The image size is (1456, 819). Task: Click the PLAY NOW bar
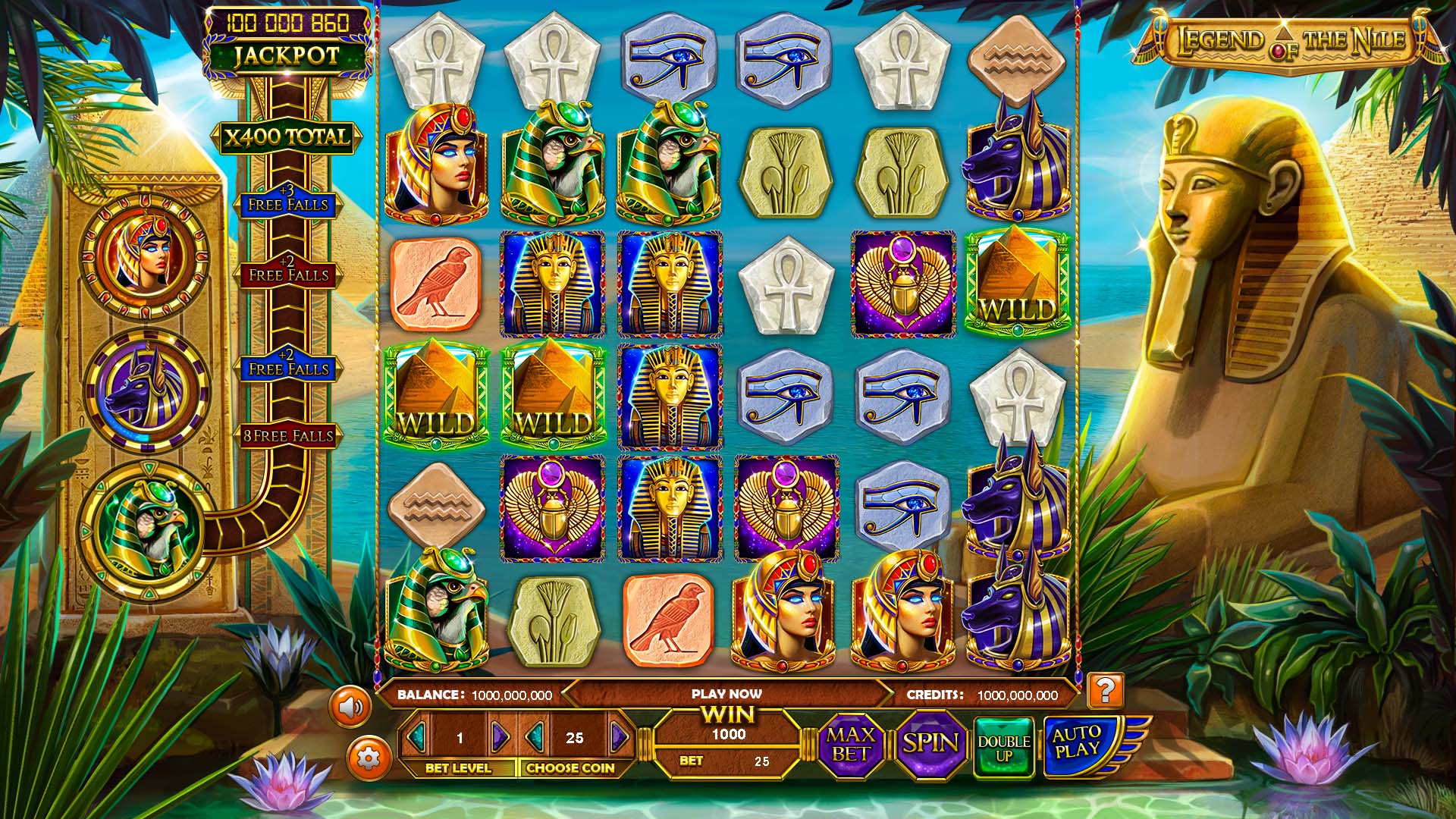click(x=728, y=693)
